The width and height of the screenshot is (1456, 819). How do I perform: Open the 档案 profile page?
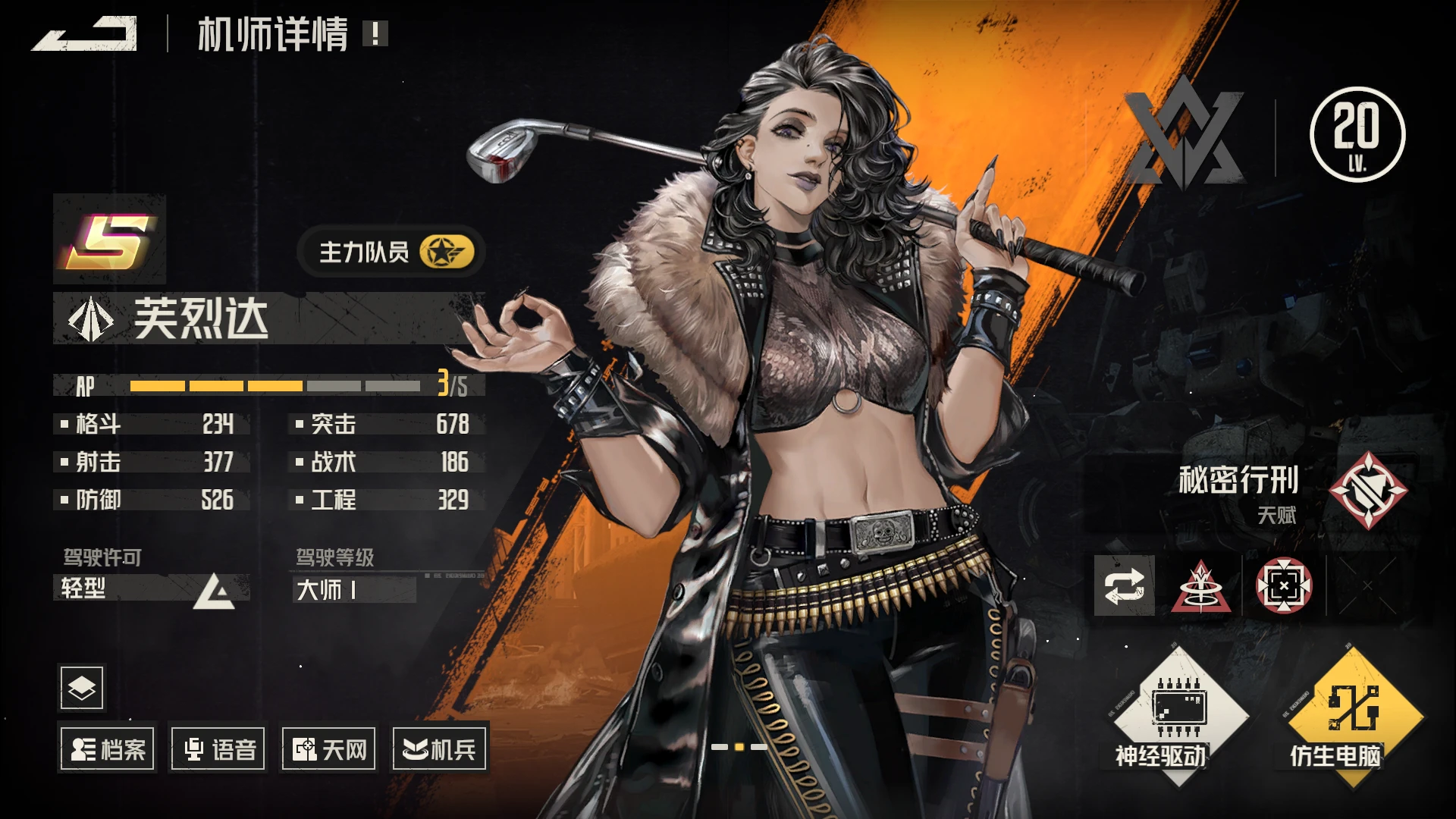(x=108, y=749)
